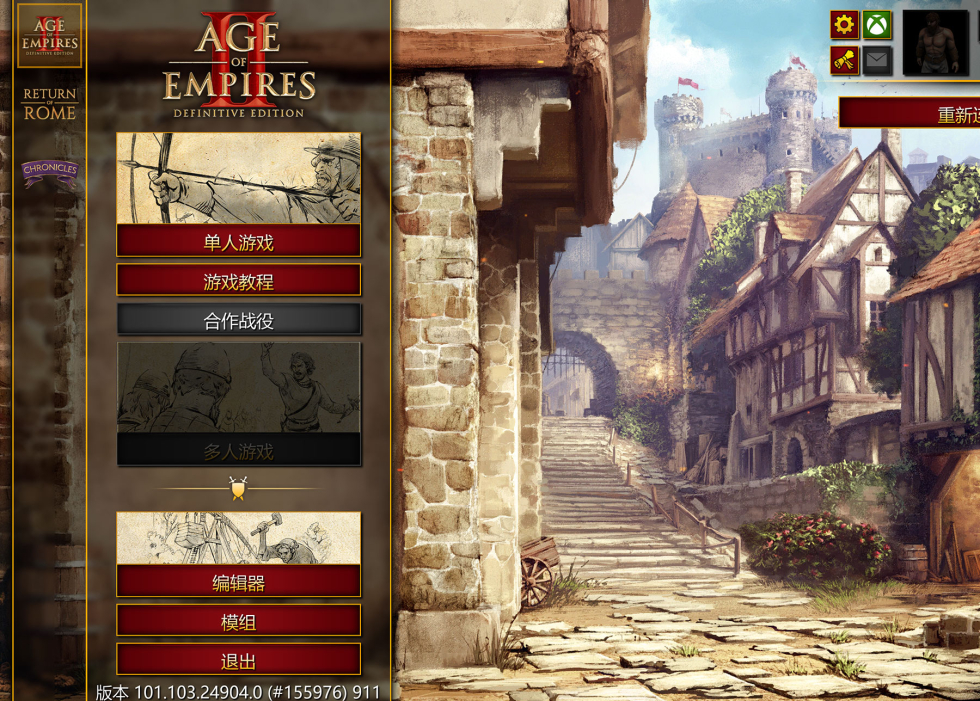The width and height of the screenshot is (980, 701).
Task: Click the player profile avatar portrait
Action: pos(935,43)
